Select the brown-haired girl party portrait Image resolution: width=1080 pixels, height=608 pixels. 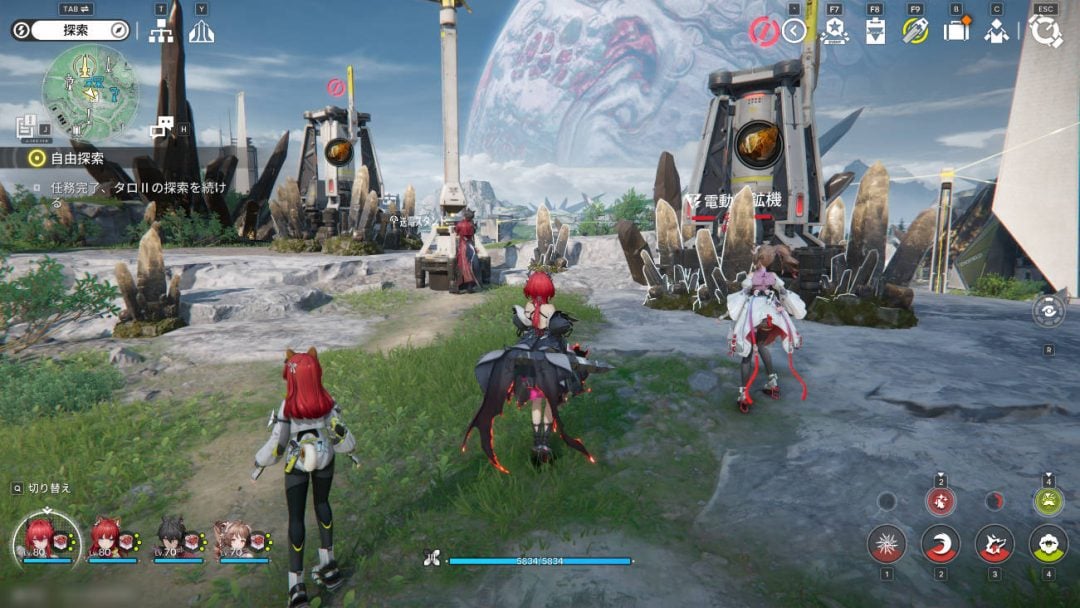point(235,540)
